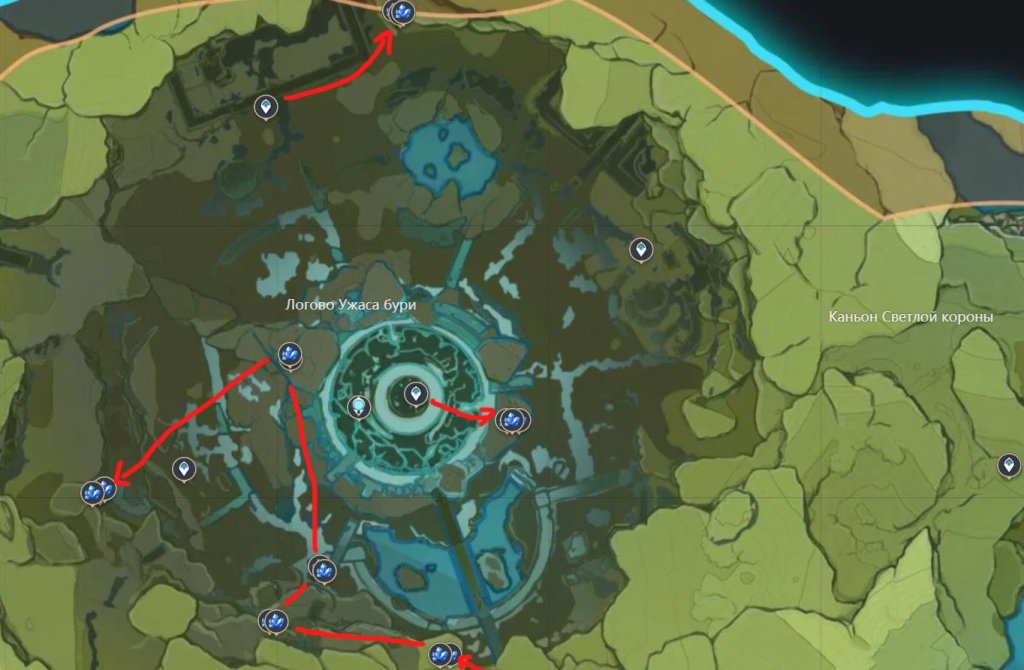Select the teleport waypoint beside the rectangular ruins
Image resolution: width=1024 pixels, height=670 pixels.
click(x=266, y=105)
